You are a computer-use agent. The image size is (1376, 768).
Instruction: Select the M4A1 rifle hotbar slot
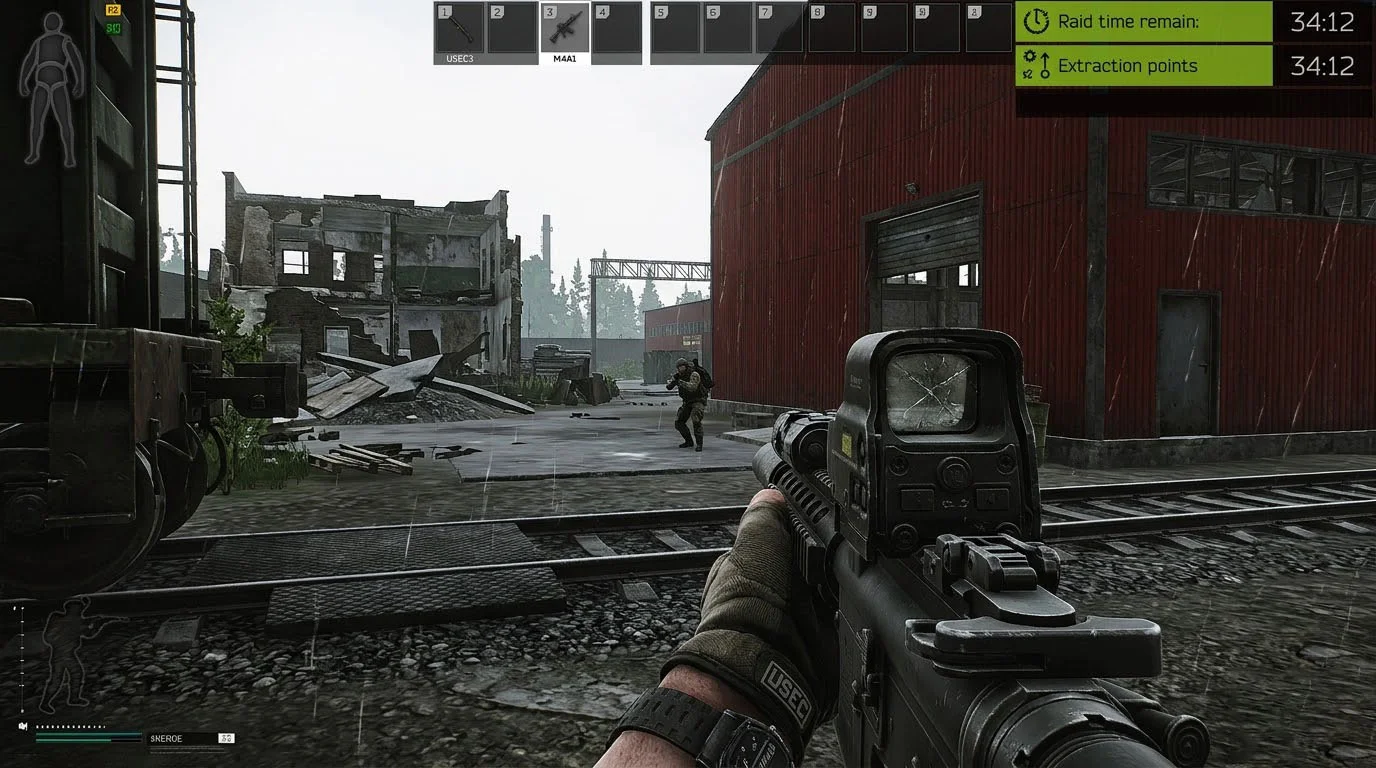pyautogui.click(x=565, y=28)
